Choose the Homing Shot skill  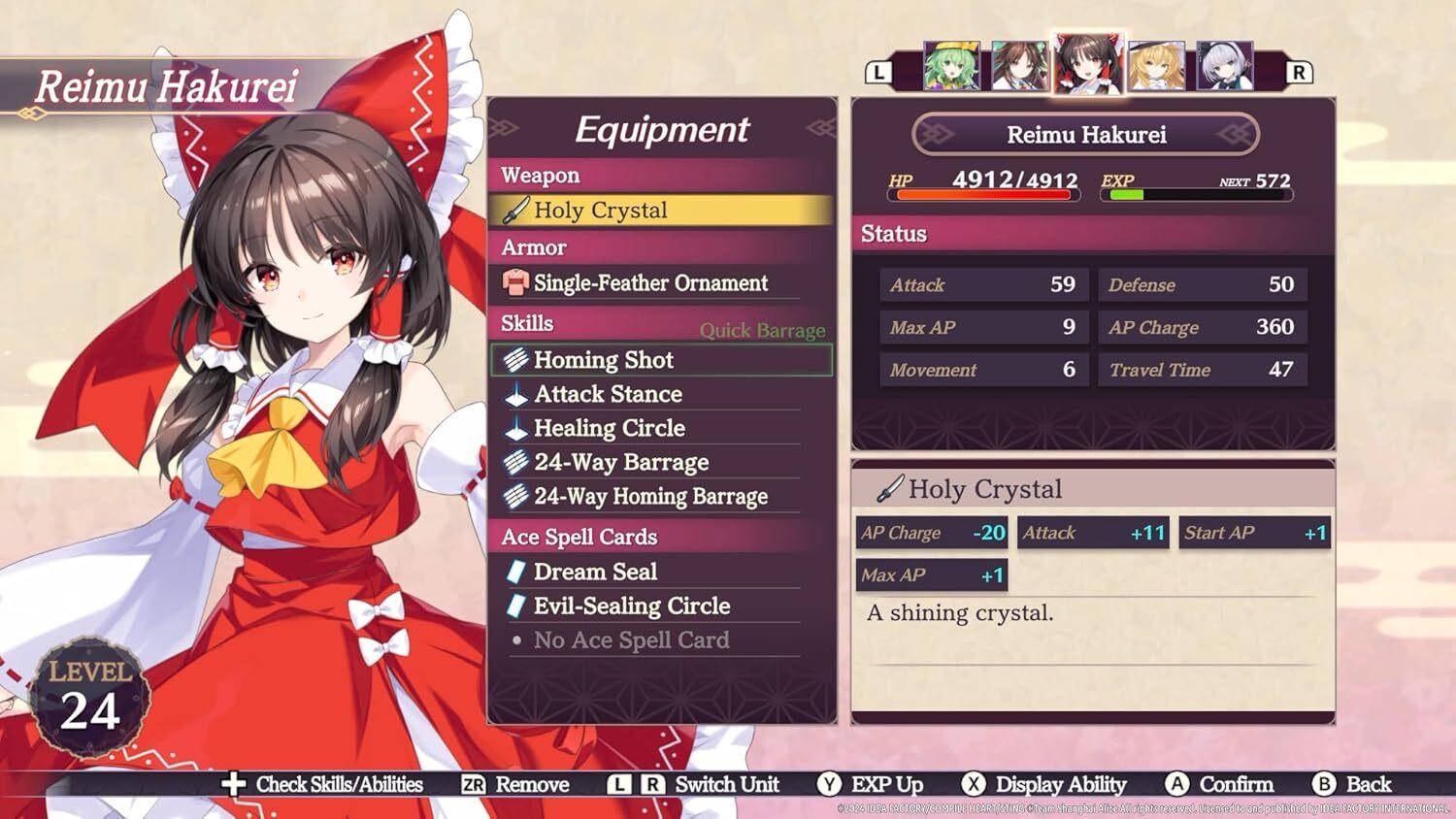660,360
